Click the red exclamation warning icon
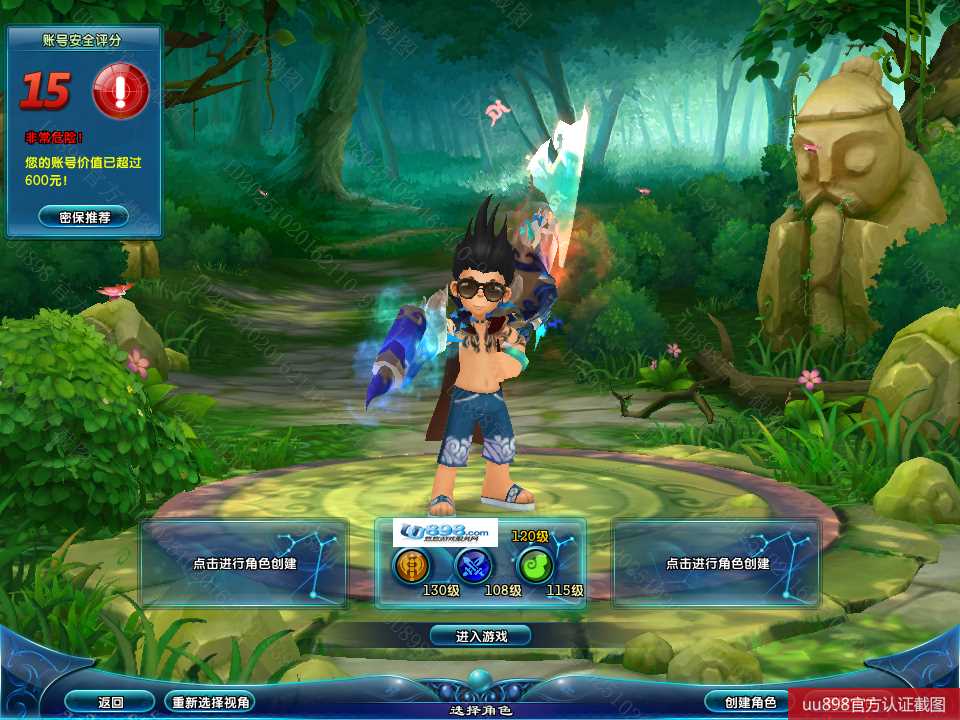 click(x=121, y=92)
